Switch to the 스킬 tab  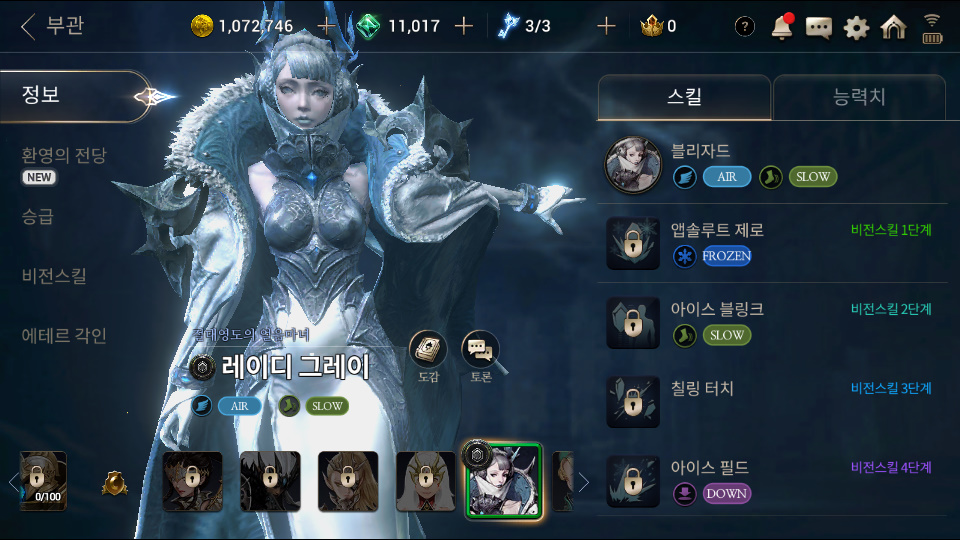[x=684, y=97]
